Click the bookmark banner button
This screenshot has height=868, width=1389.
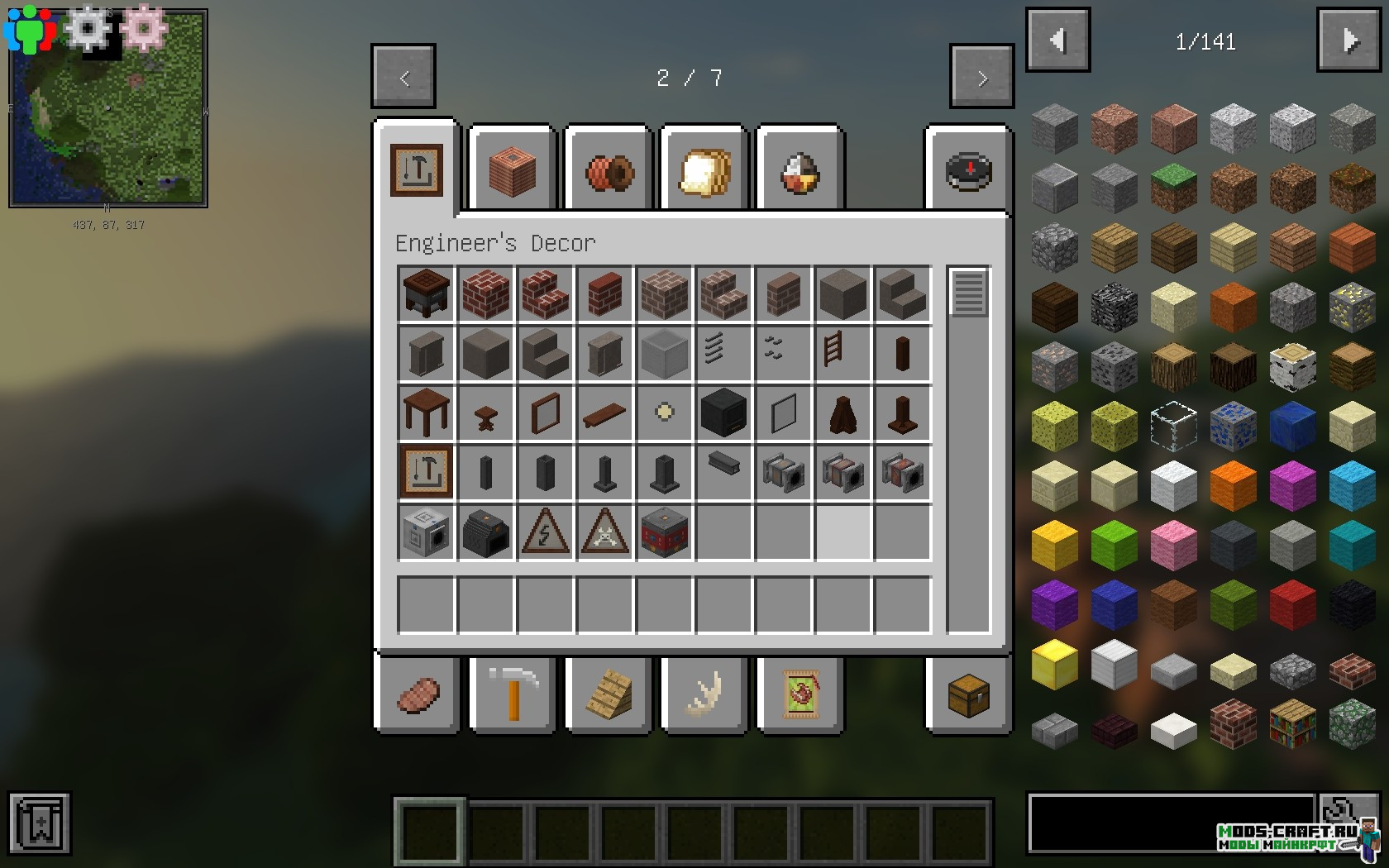coord(40,823)
